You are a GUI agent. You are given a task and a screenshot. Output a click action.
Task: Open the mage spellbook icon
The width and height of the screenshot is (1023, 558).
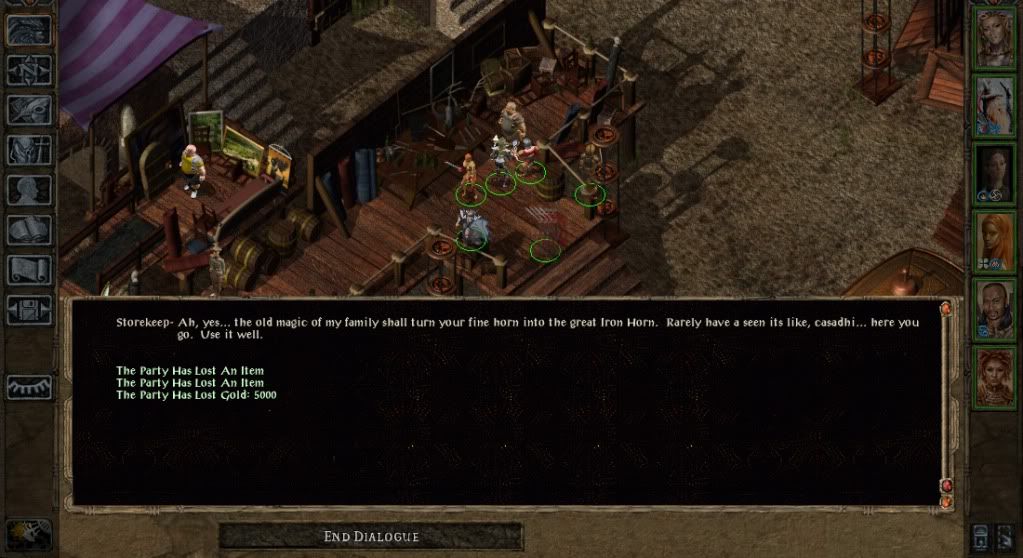coord(30,230)
